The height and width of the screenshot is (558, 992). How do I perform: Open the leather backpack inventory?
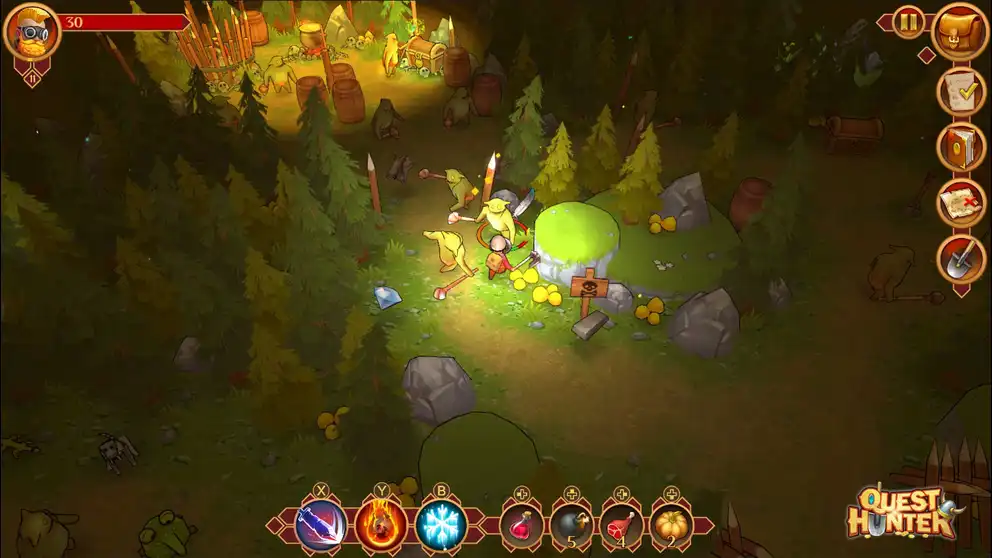(x=960, y=32)
